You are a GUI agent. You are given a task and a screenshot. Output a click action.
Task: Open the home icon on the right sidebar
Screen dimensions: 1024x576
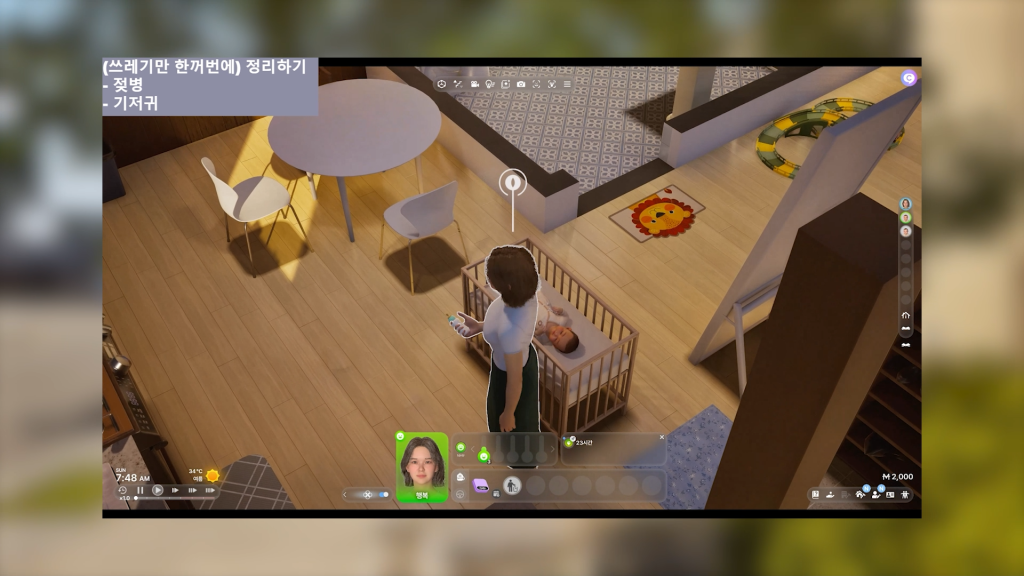(x=905, y=315)
